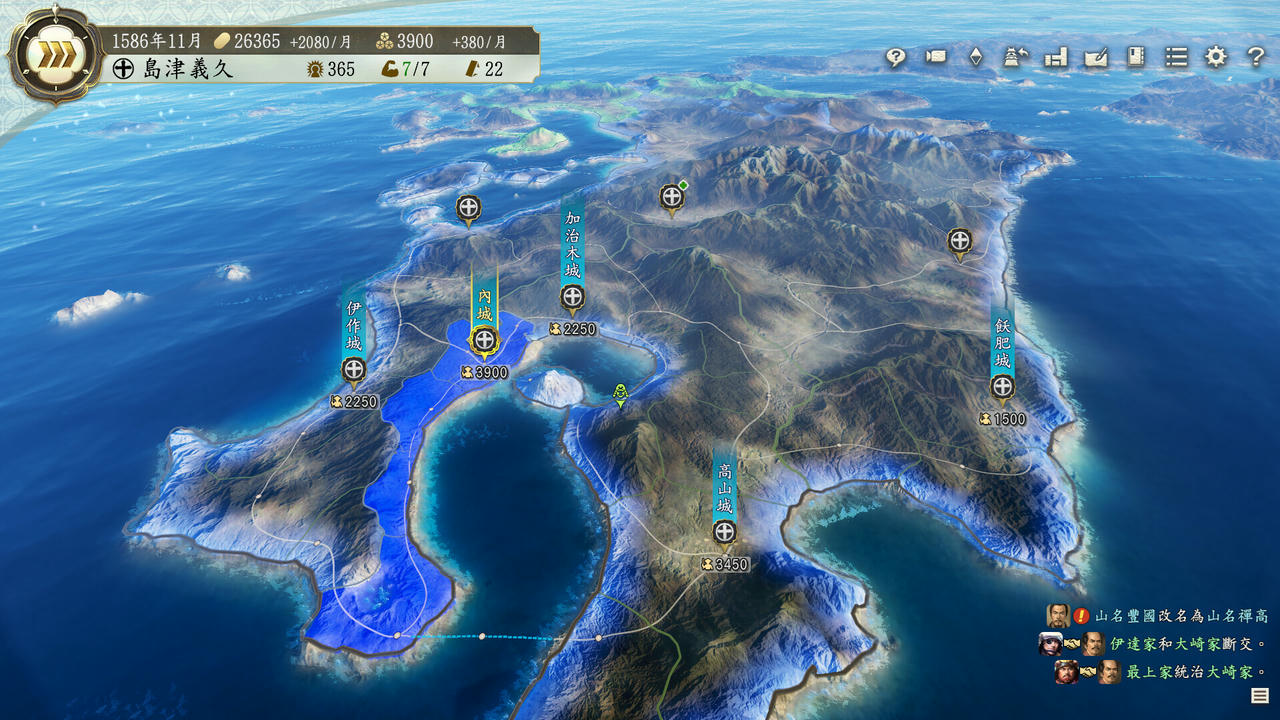The image size is (1280, 720).
Task: Return to home castle via castle-arrow icon
Action: coord(1016,57)
